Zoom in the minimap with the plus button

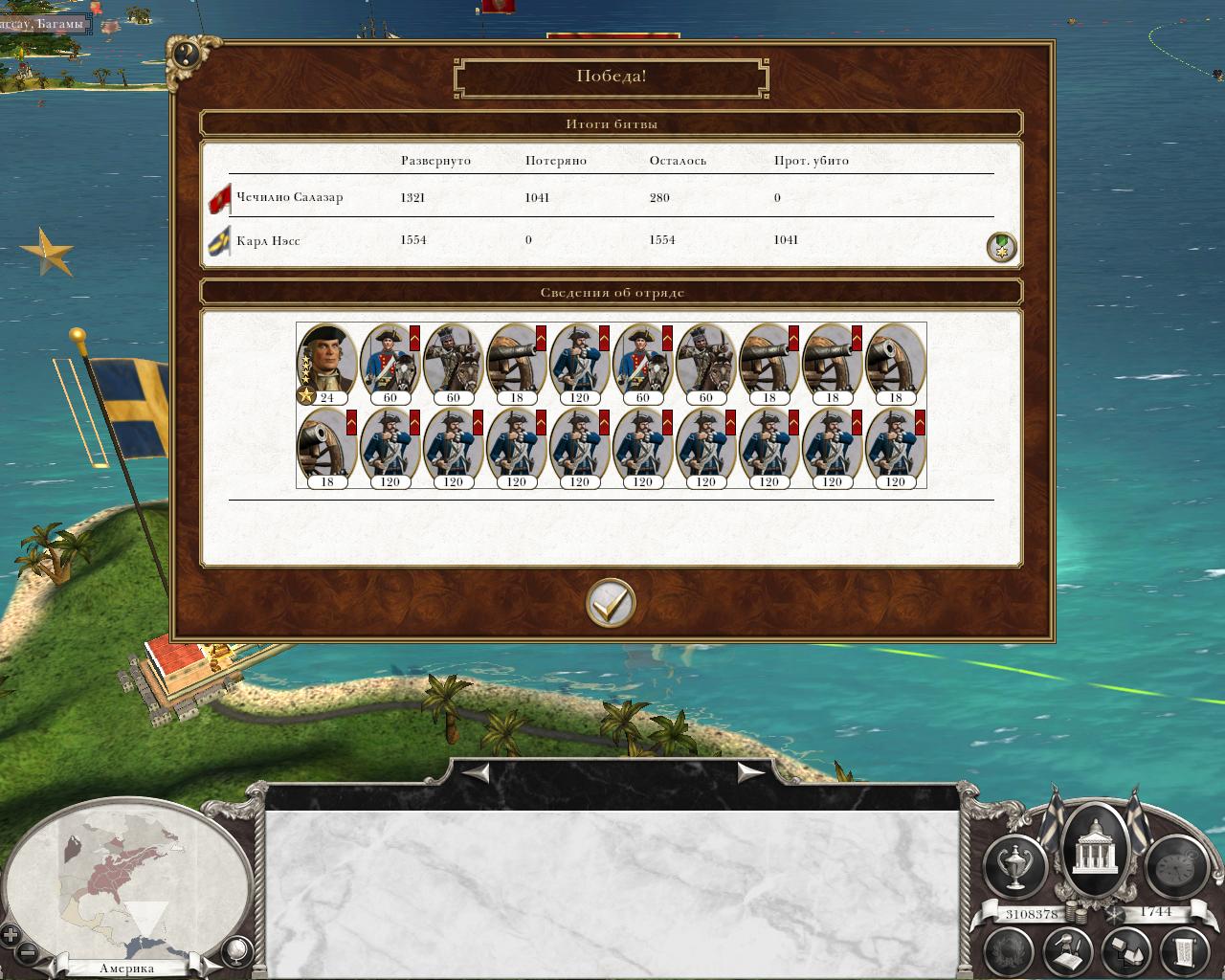pyautogui.click(x=11, y=935)
